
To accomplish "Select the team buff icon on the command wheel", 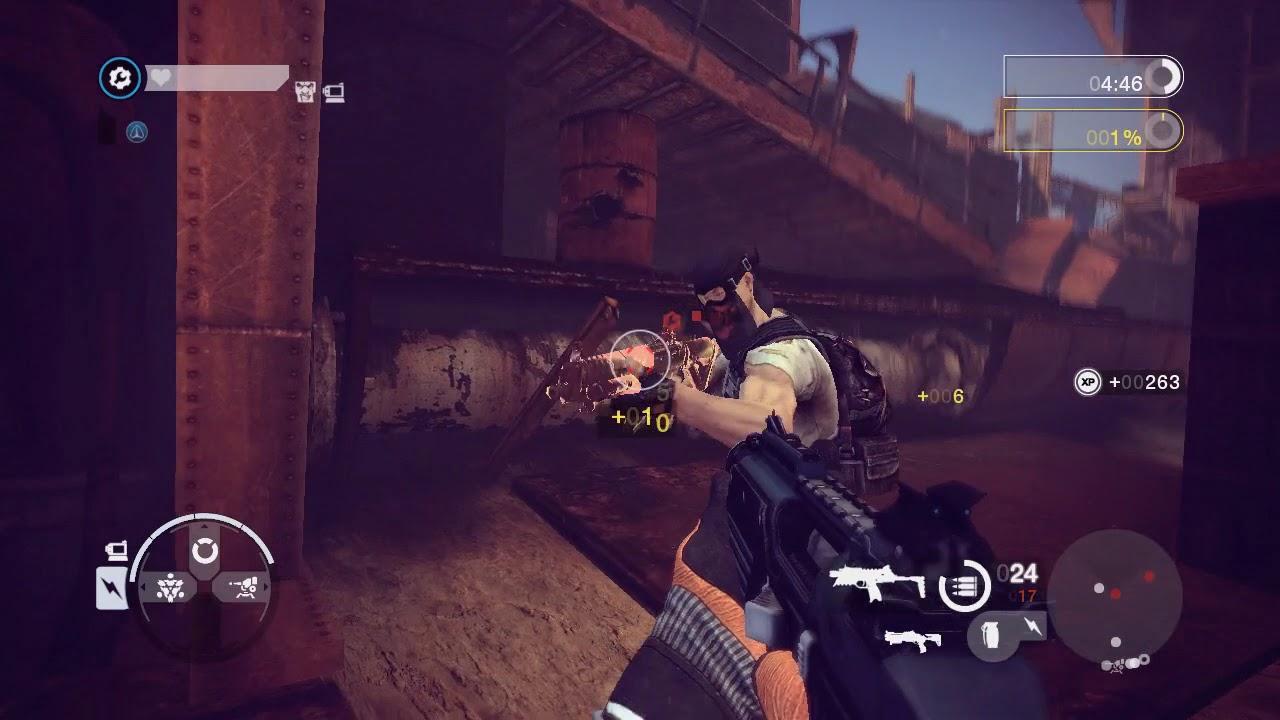I will [x=169, y=588].
